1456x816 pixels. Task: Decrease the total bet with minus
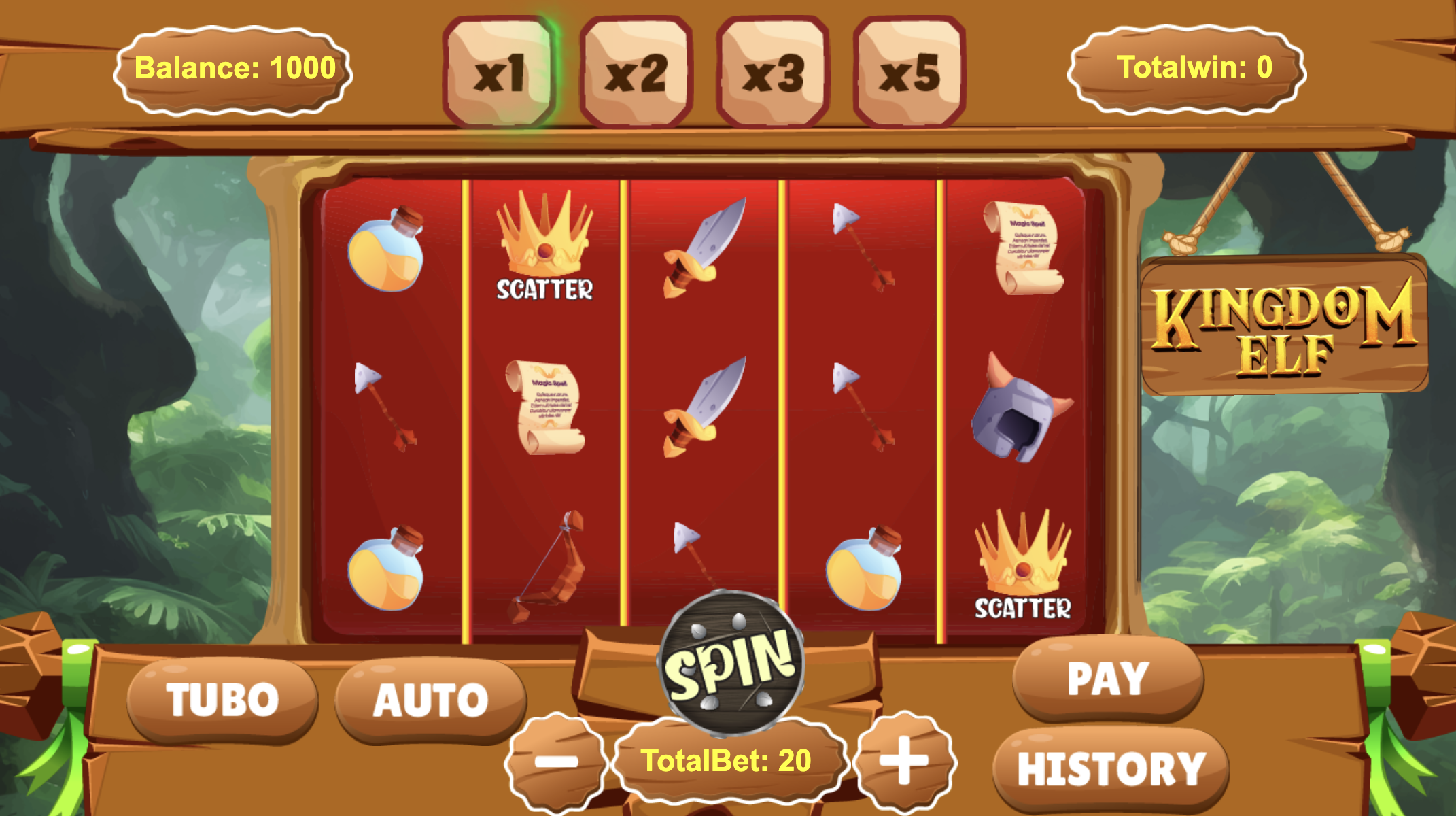tap(556, 762)
